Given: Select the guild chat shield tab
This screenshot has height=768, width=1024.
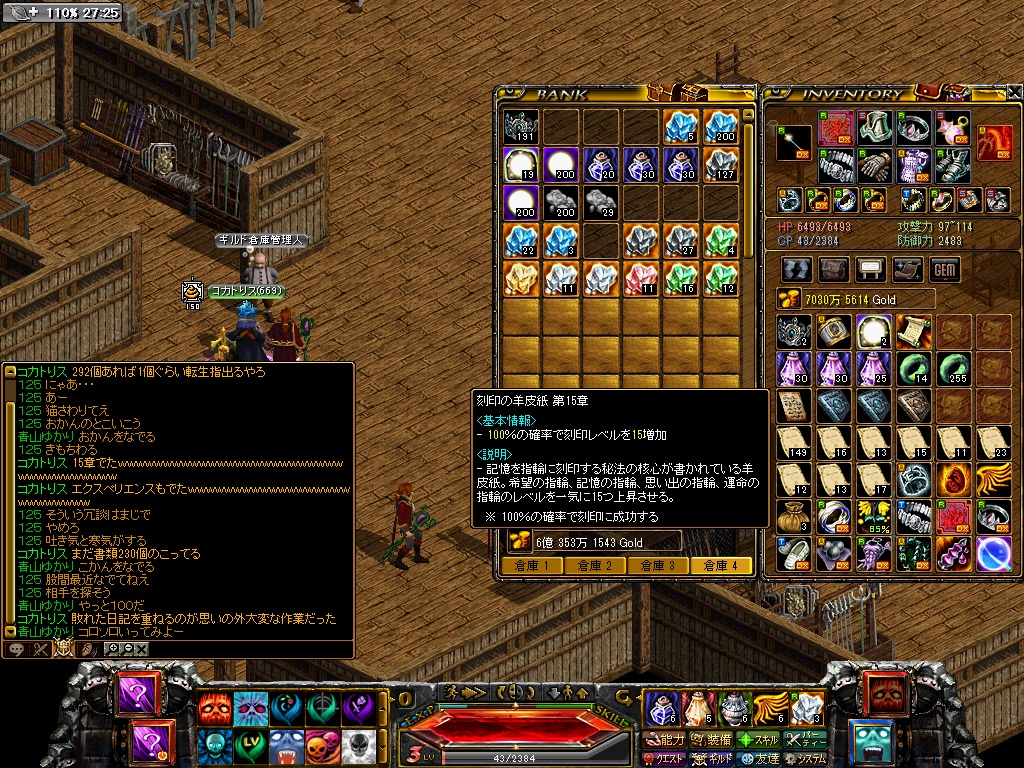Looking at the screenshot, I should pos(64,649).
